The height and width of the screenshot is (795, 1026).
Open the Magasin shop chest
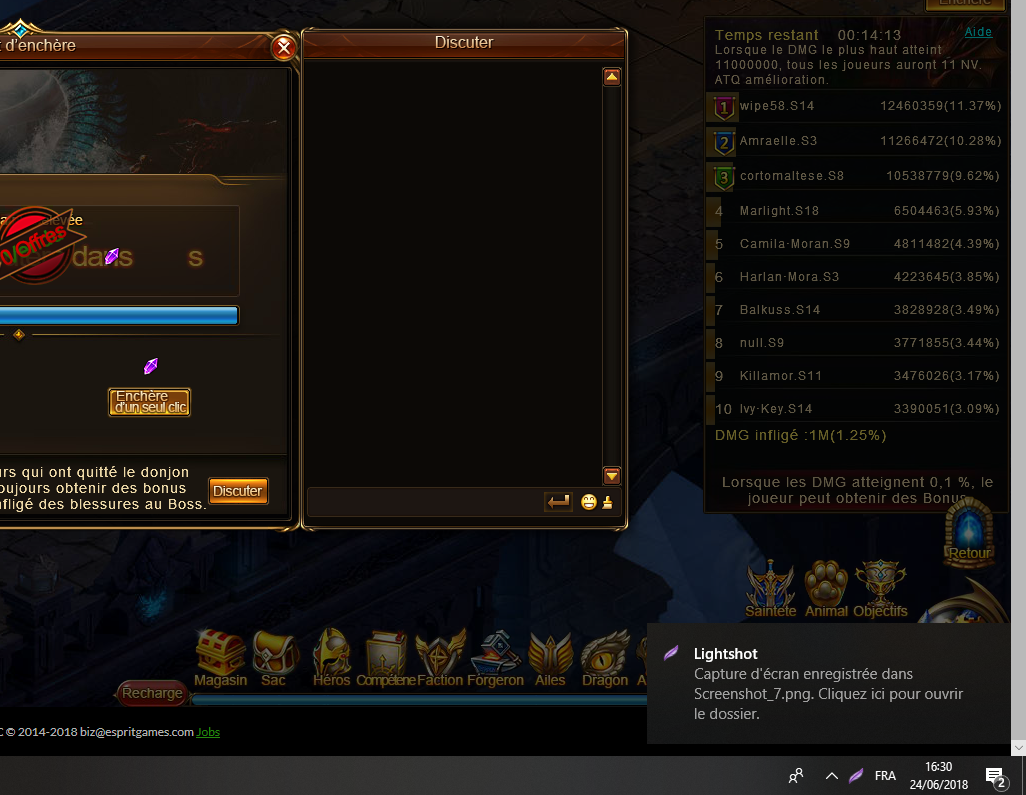tap(220, 657)
